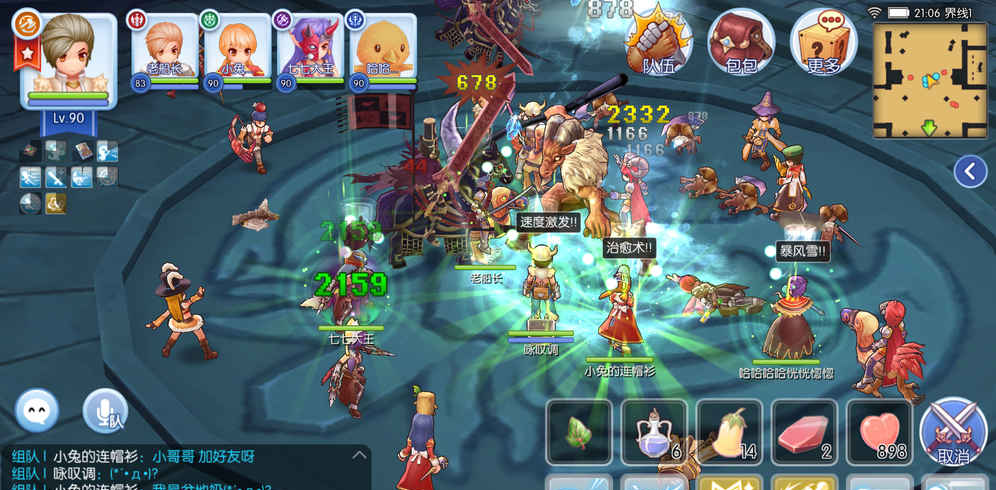Image resolution: width=996 pixels, height=490 pixels.
Task: Open the smiley chat bubble button
Action: tap(37, 410)
